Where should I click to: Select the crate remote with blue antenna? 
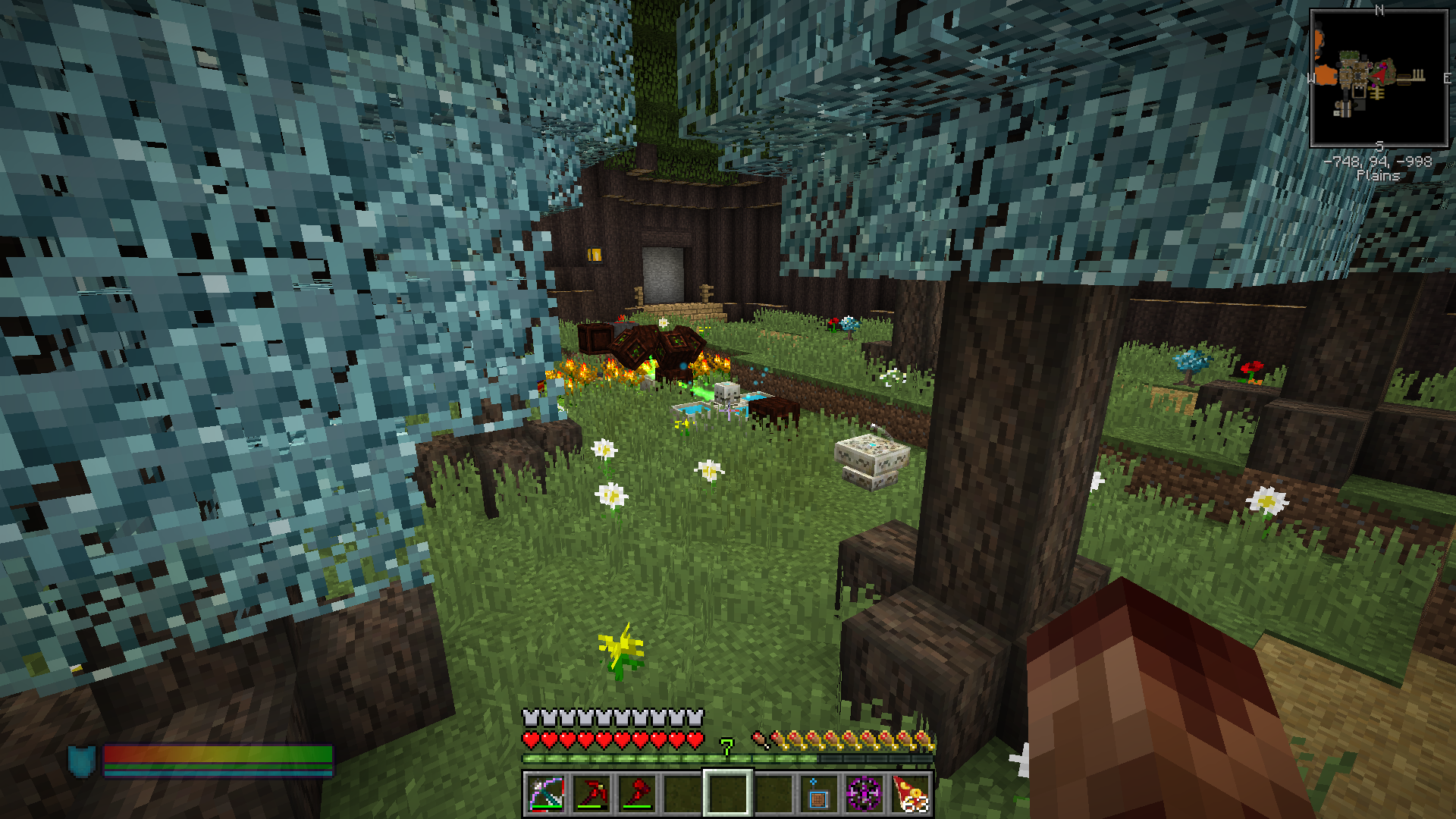818,793
